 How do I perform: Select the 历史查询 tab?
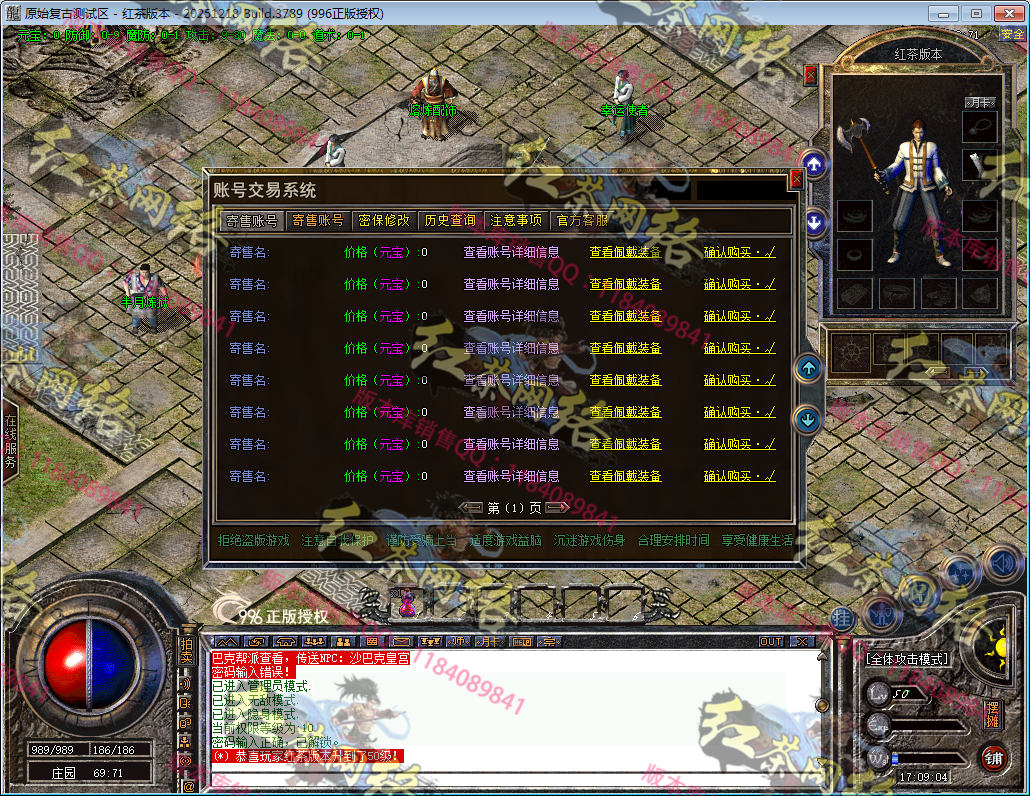[x=450, y=220]
